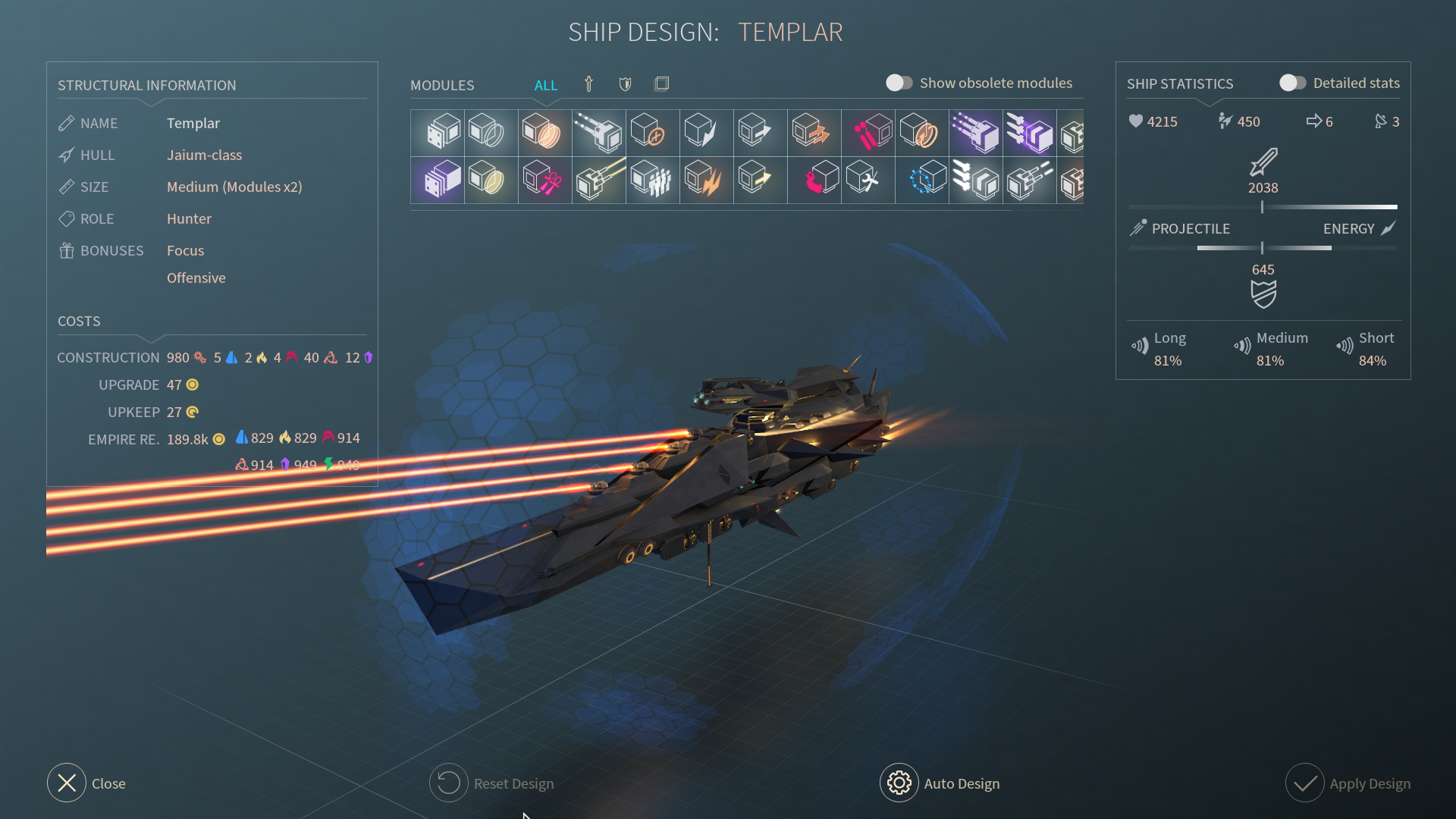Choose the pink duck module
Screen dimensions: 1456x819
pos(814,180)
